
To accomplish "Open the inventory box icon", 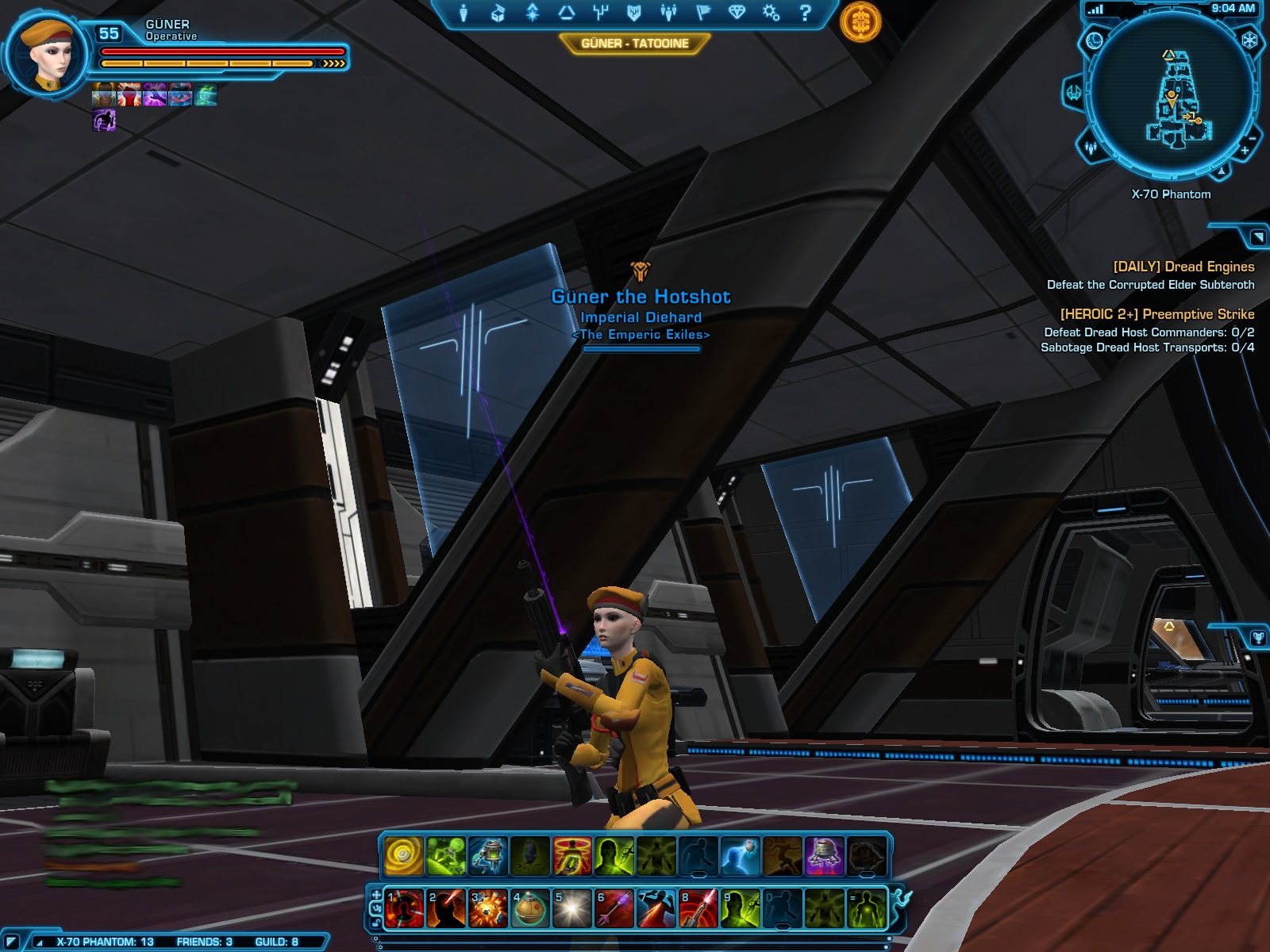I will (x=498, y=13).
